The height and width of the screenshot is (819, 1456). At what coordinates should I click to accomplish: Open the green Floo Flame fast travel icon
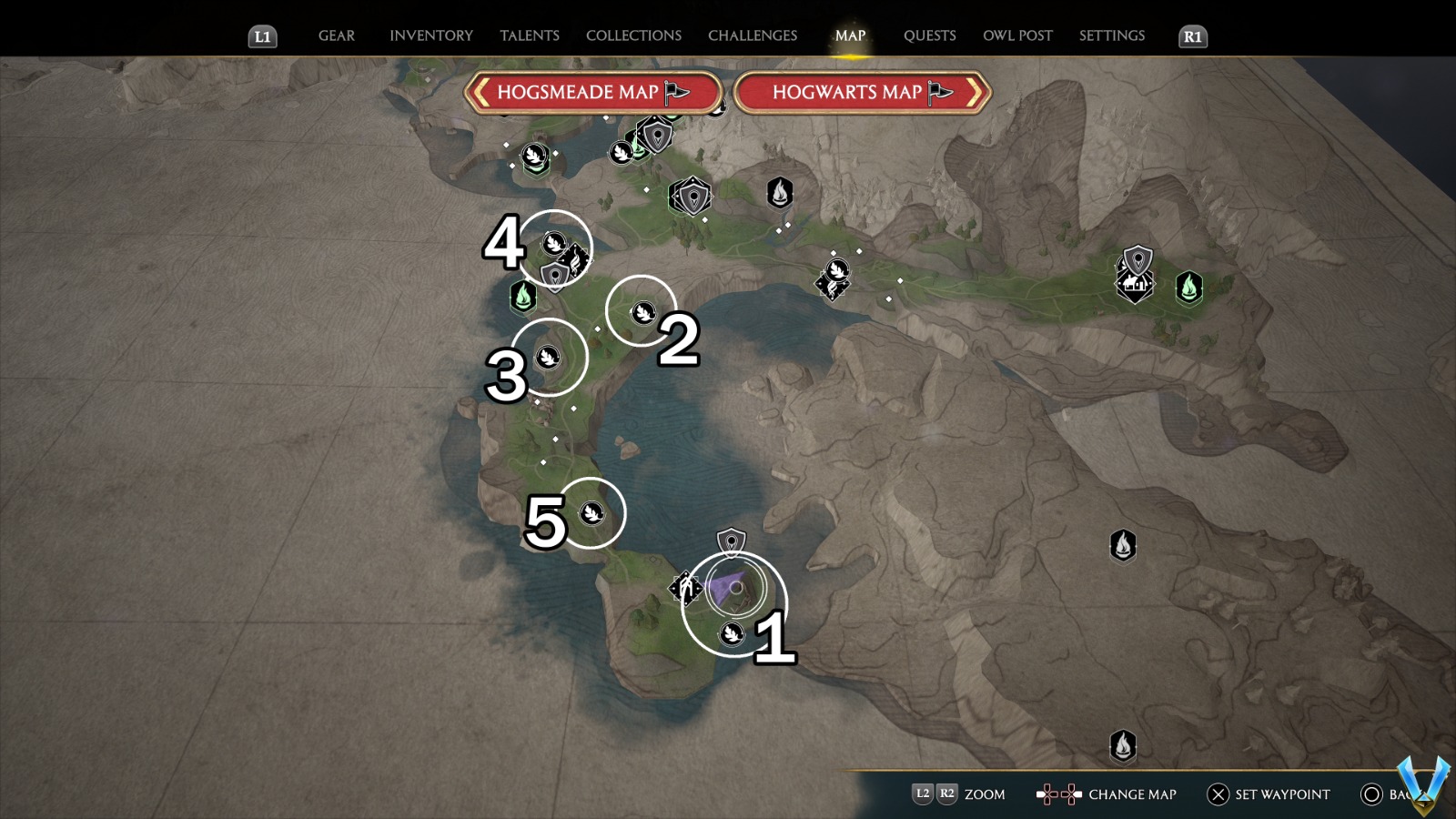coord(525,296)
